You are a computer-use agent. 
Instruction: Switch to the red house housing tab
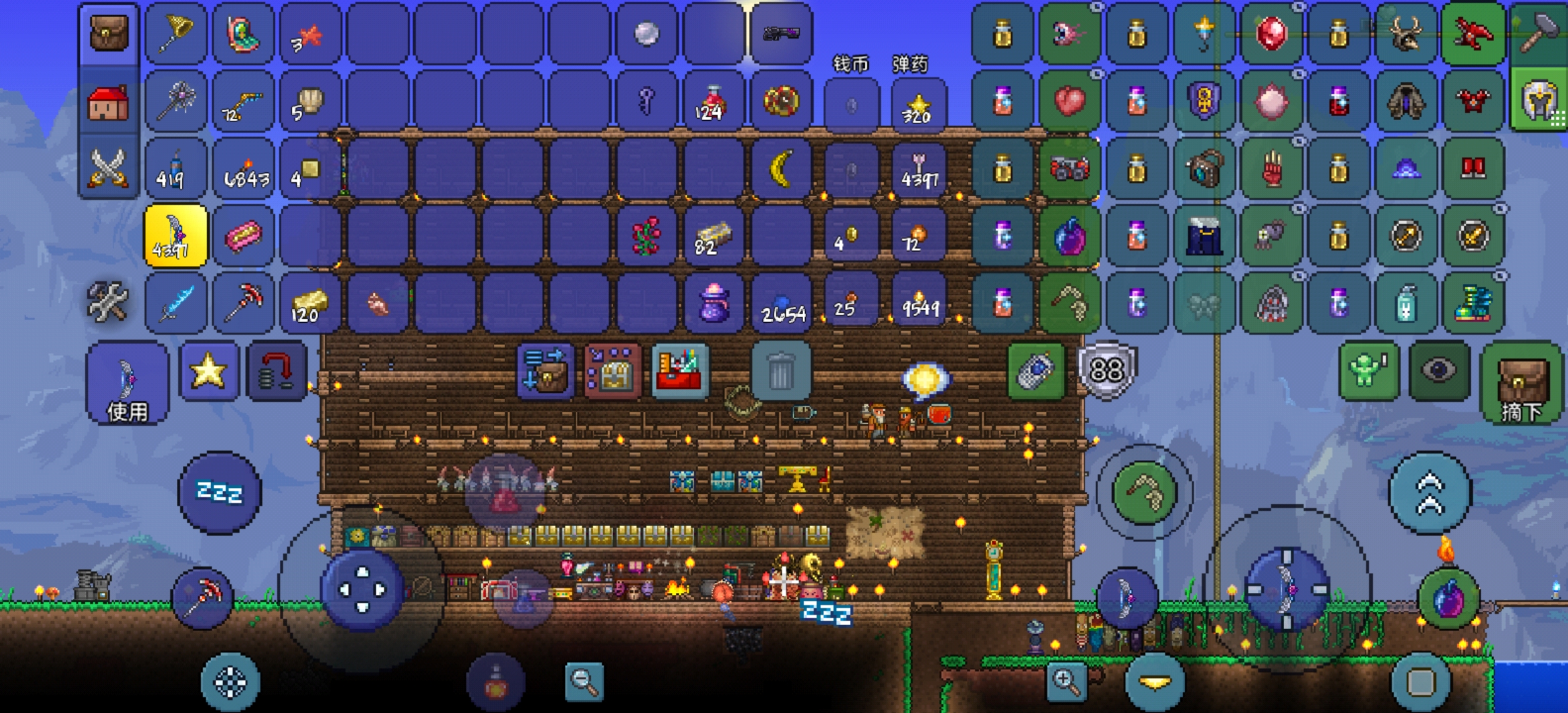click(109, 102)
